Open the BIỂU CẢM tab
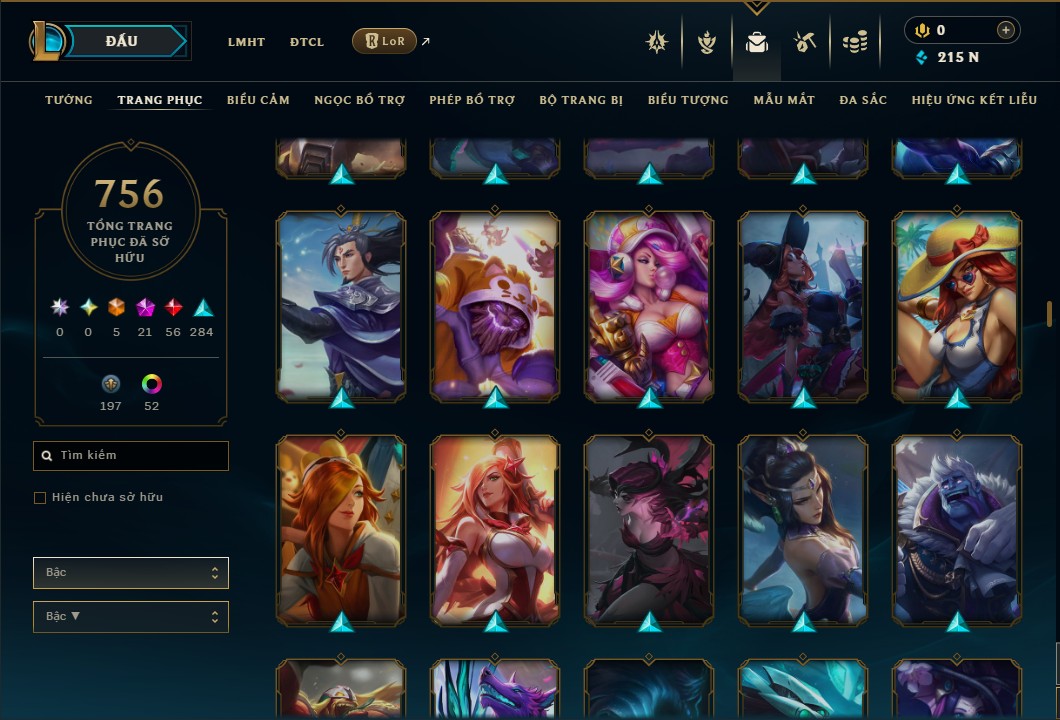Screen dimensions: 1060x720 [258, 100]
